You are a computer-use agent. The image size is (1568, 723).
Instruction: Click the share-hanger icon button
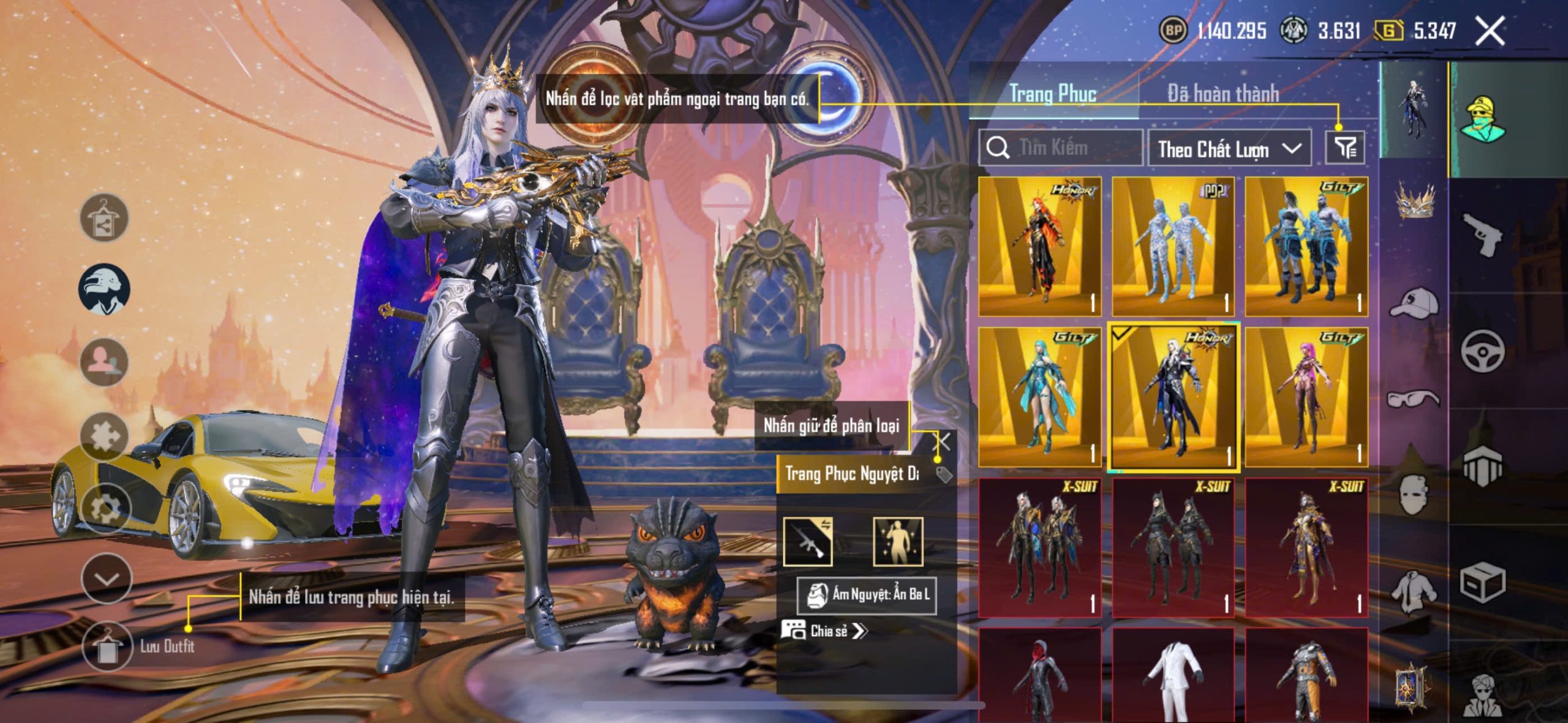104,219
